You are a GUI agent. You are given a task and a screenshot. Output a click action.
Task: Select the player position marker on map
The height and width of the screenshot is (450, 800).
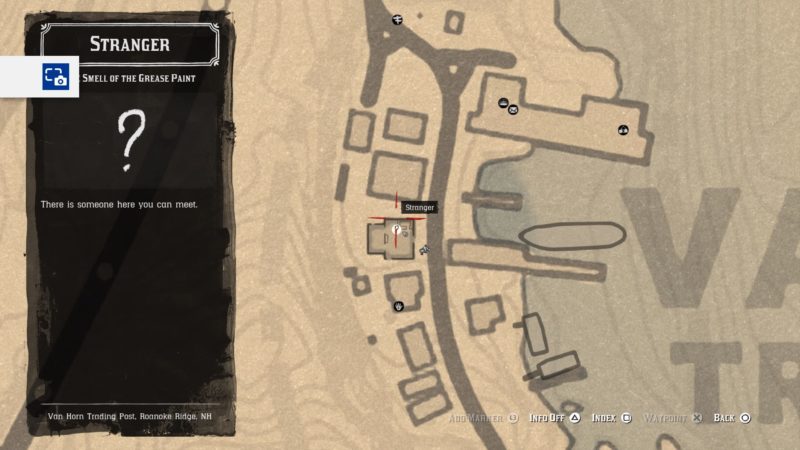pos(425,248)
